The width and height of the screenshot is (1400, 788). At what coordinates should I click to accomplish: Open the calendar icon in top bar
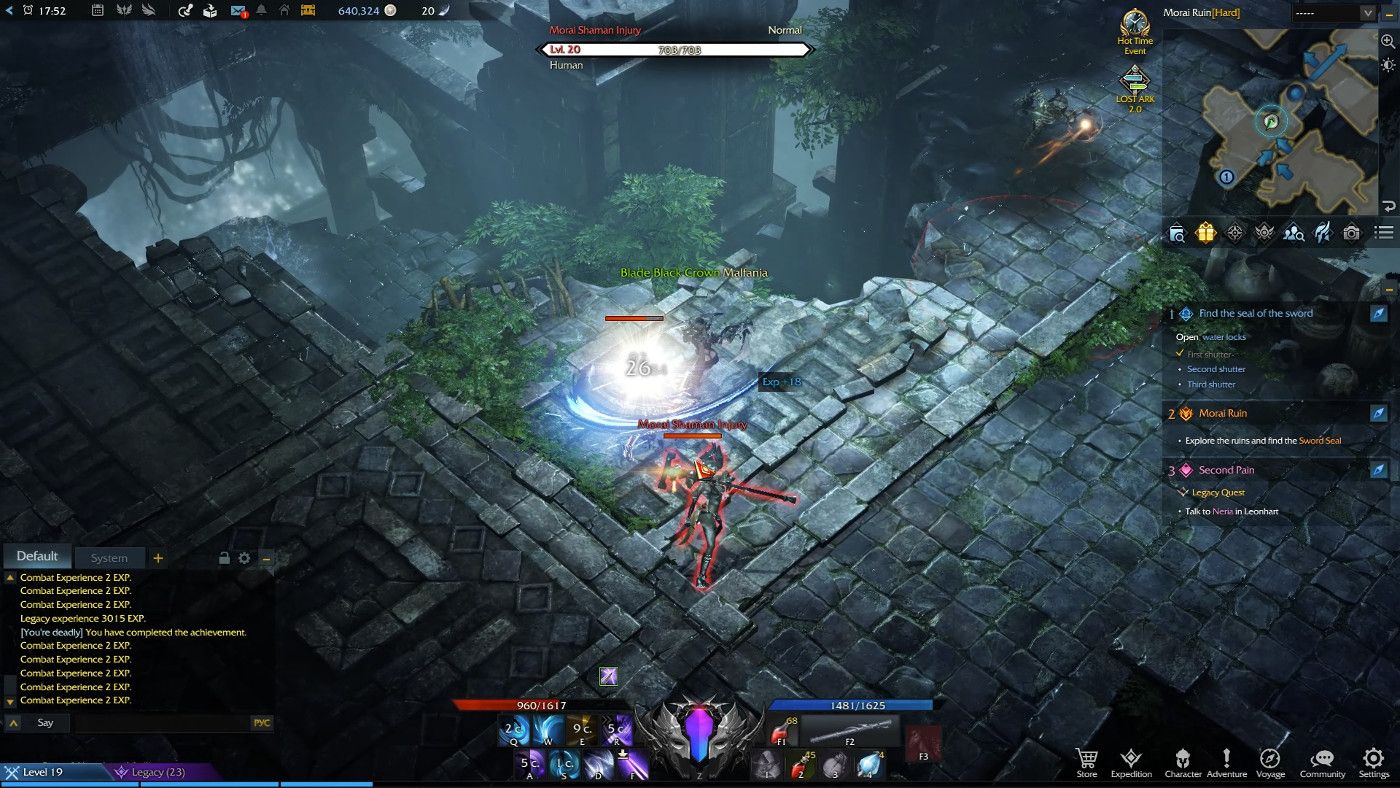pyautogui.click(x=97, y=11)
